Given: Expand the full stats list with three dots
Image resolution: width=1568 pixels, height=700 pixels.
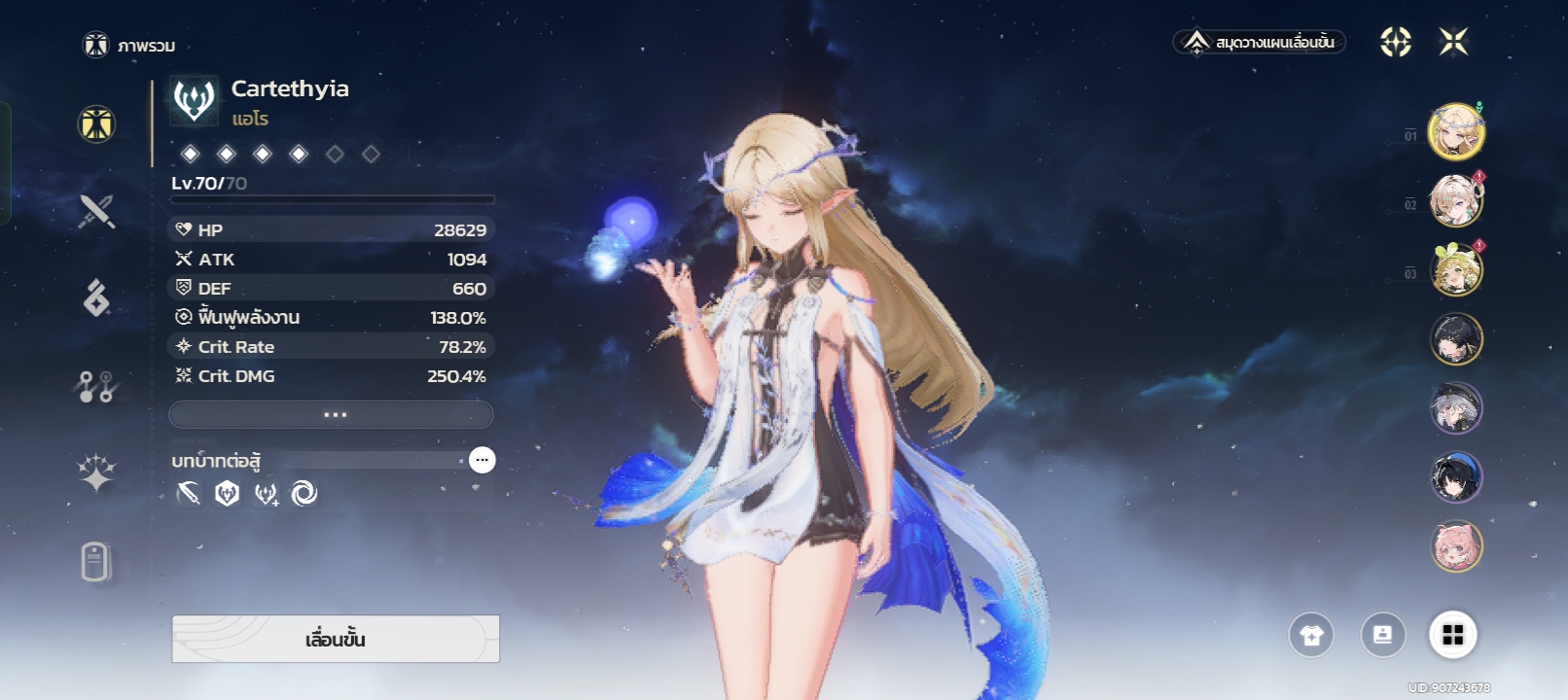Looking at the screenshot, I should coord(332,415).
